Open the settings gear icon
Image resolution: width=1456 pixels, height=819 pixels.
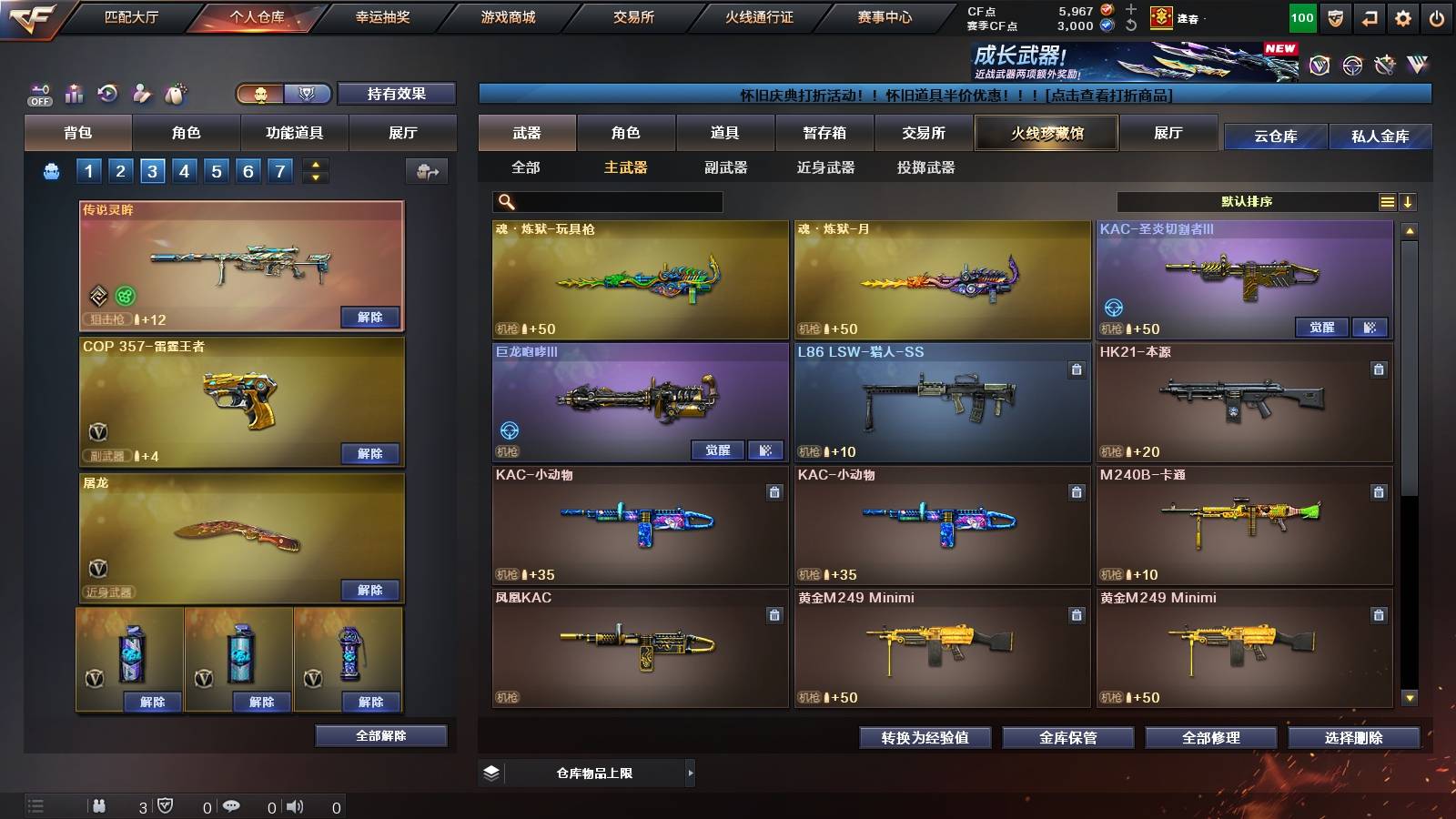tap(1404, 15)
